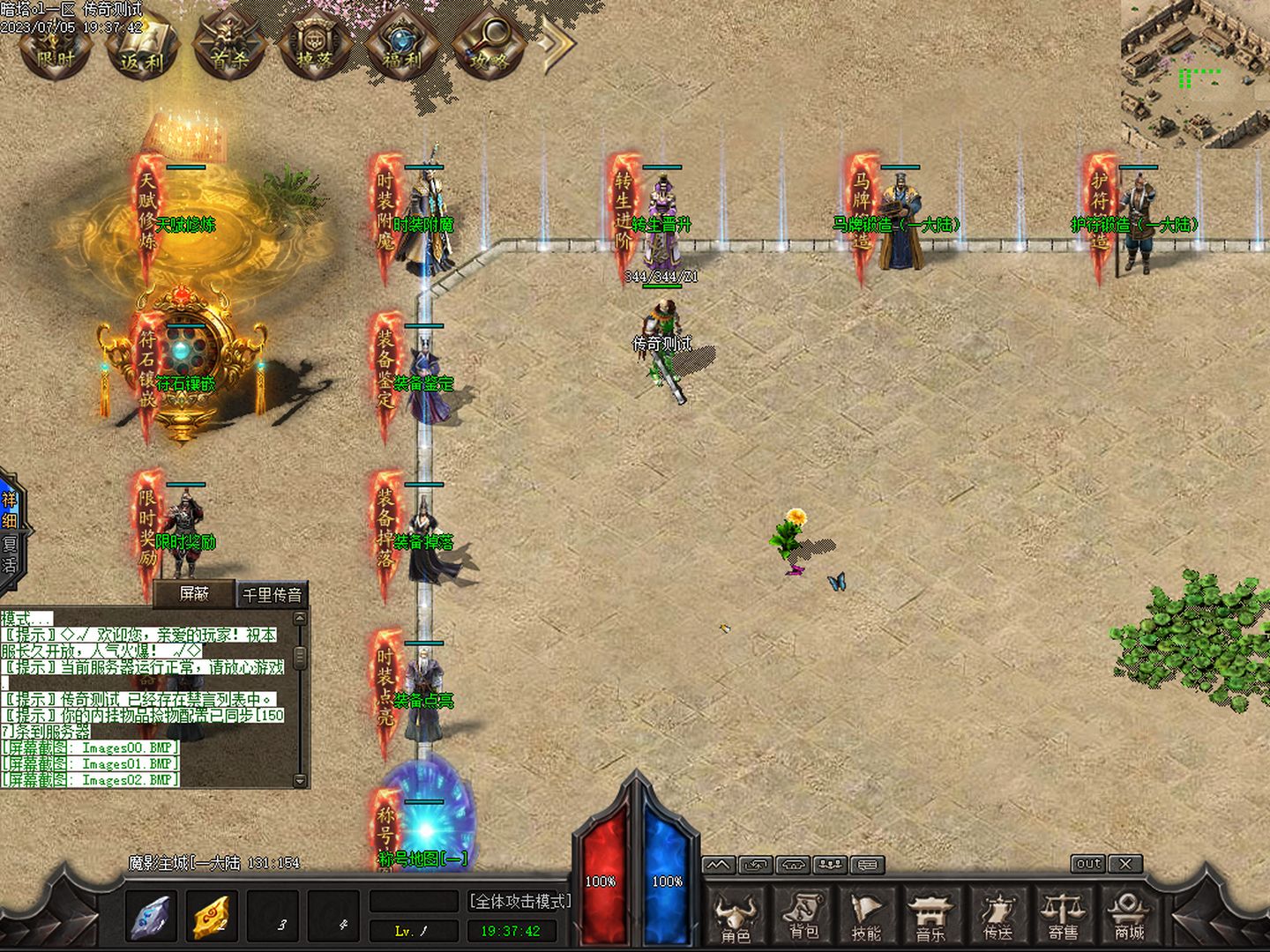Open the 返利 rebate book icon
Viewport: 1270px width, 952px height.
pos(143,47)
